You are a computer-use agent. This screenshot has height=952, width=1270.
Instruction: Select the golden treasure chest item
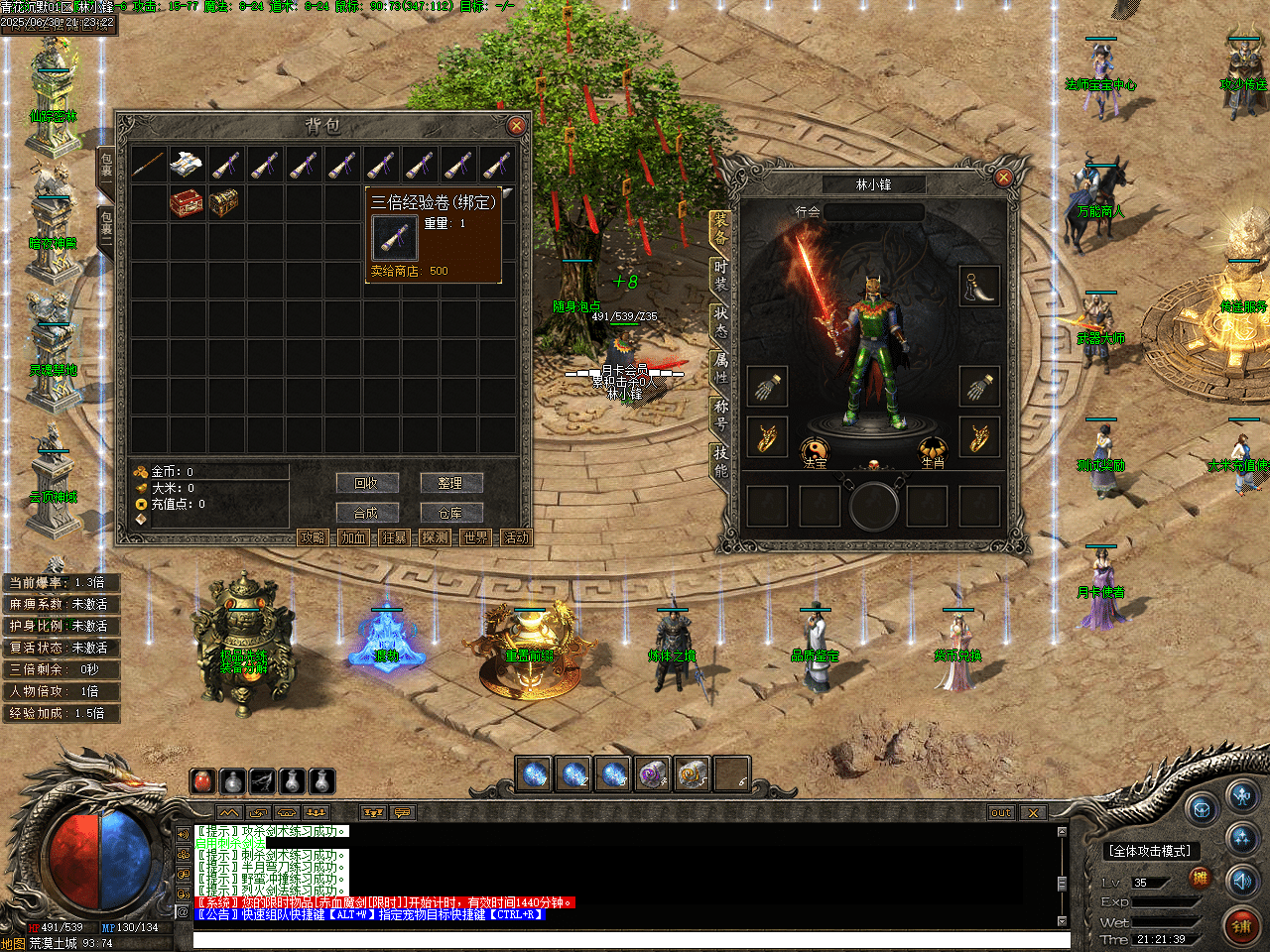[x=224, y=203]
